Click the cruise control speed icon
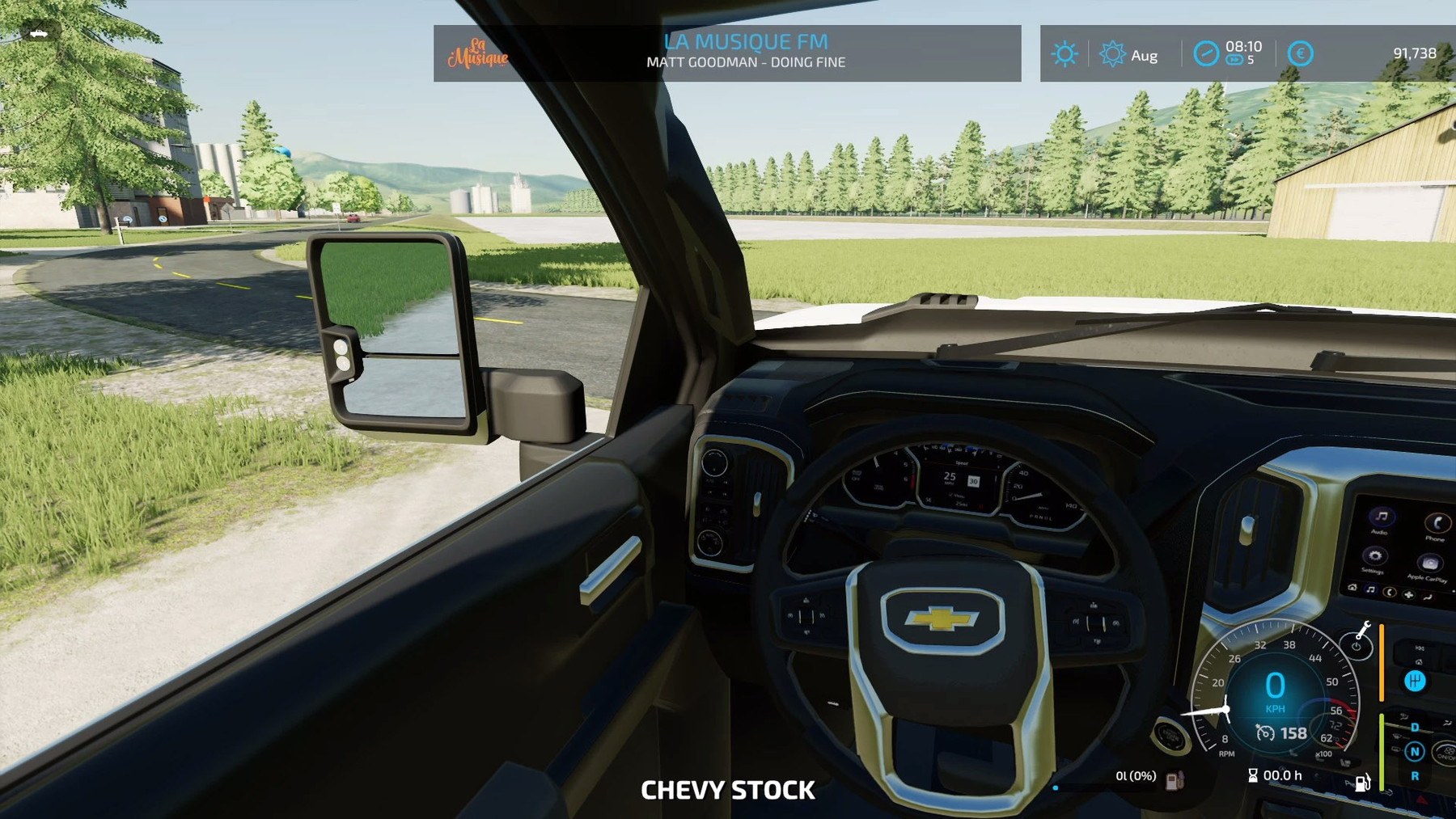The image size is (1456, 819). coord(1265,732)
